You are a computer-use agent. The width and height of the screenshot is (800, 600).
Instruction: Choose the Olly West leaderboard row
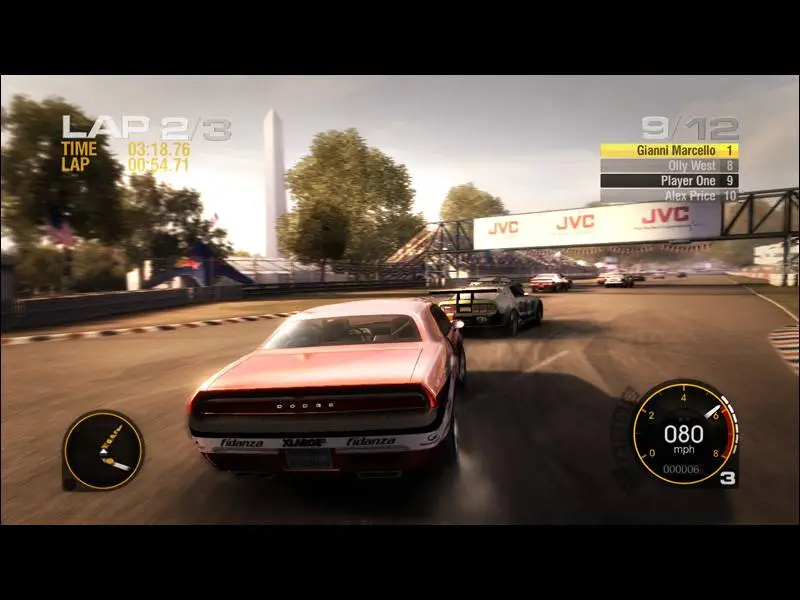669,165
